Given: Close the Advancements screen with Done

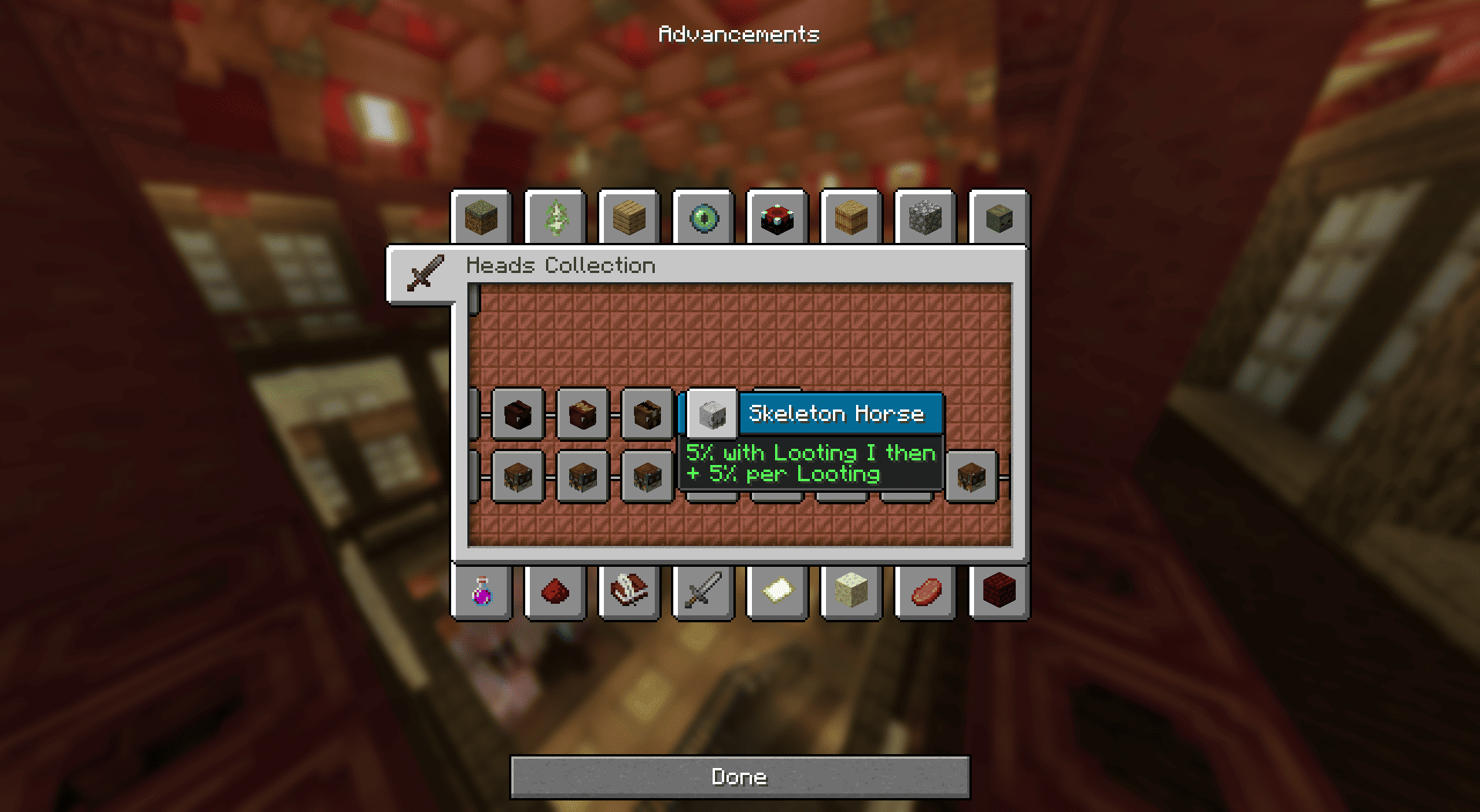Looking at the screenshot, I should [739, 777].
